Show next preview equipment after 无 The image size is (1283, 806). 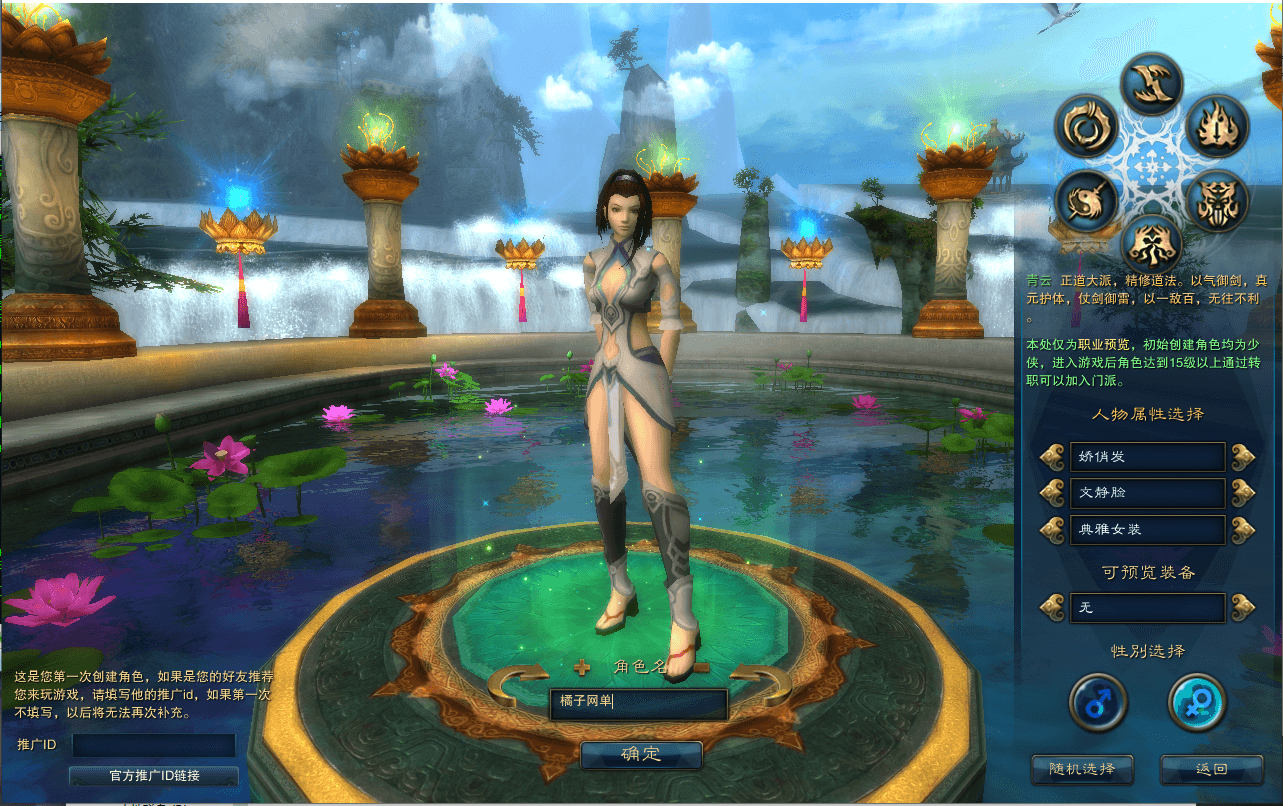(1243, 607)
